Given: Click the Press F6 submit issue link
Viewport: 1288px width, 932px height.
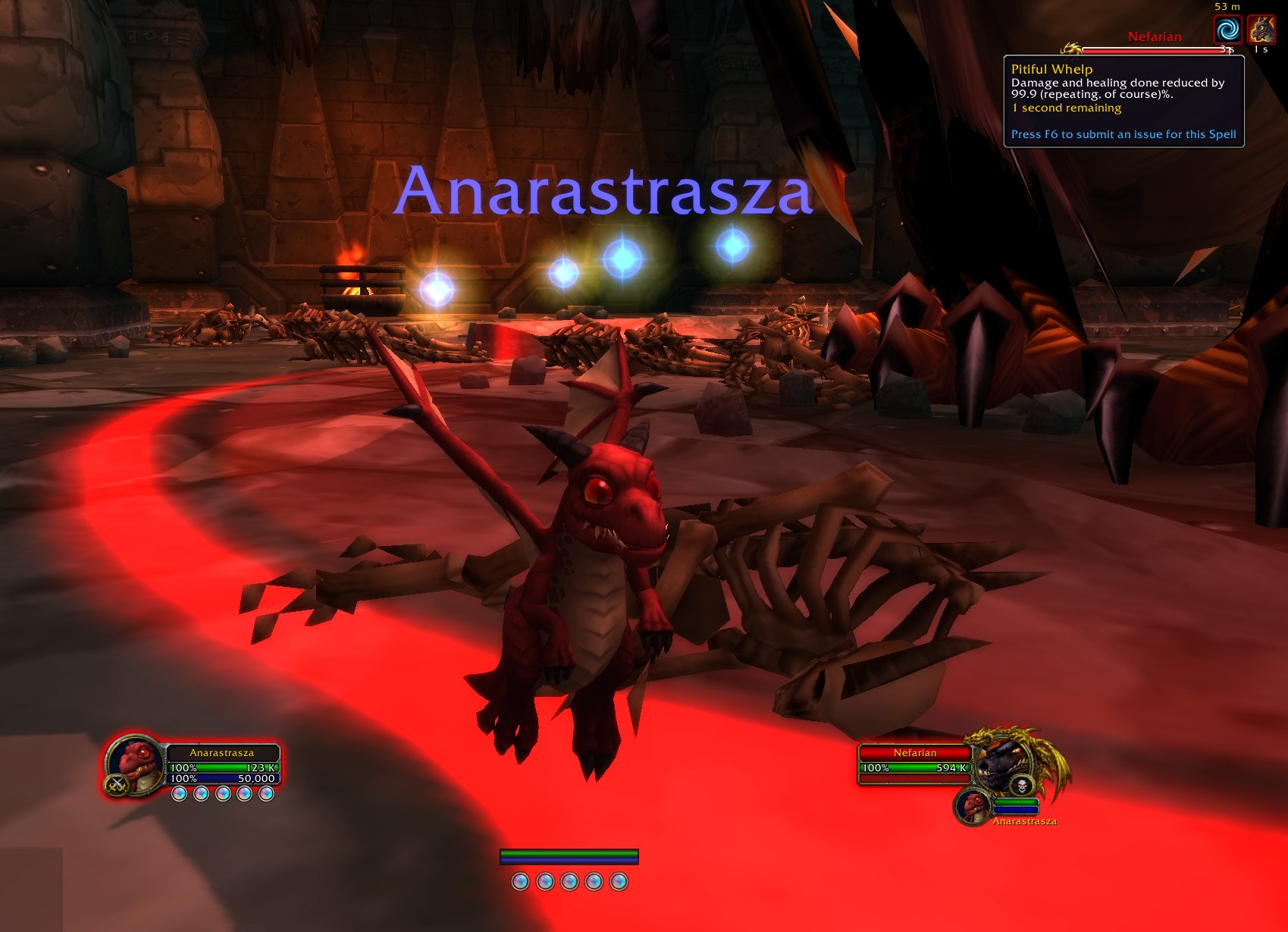Looking at the screenshot, I should pos(1123,133).
